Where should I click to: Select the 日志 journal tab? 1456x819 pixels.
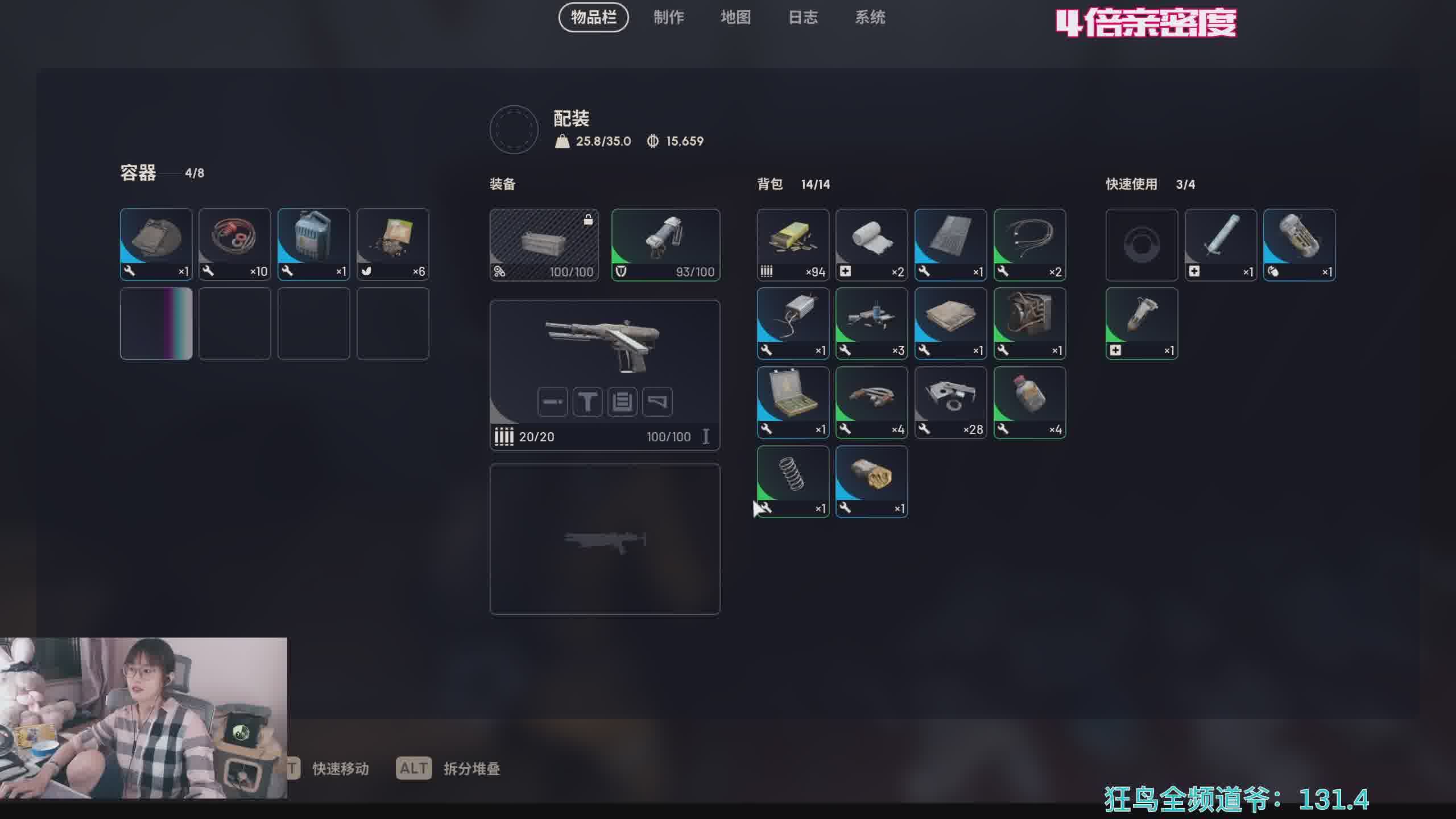pos(803,18)
